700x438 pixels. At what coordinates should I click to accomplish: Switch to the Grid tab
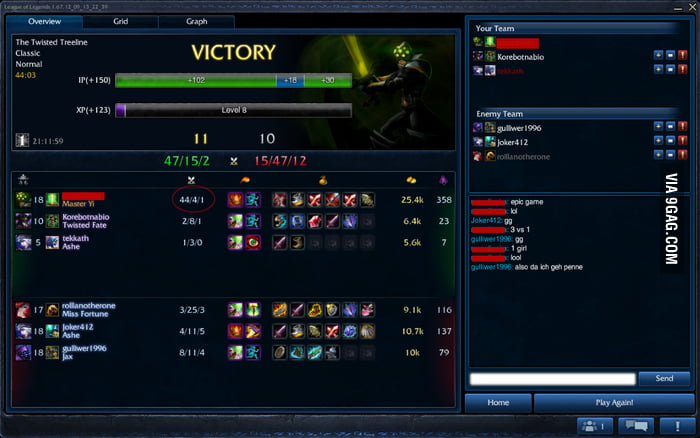pyautogui.click(x=120, y=20)
